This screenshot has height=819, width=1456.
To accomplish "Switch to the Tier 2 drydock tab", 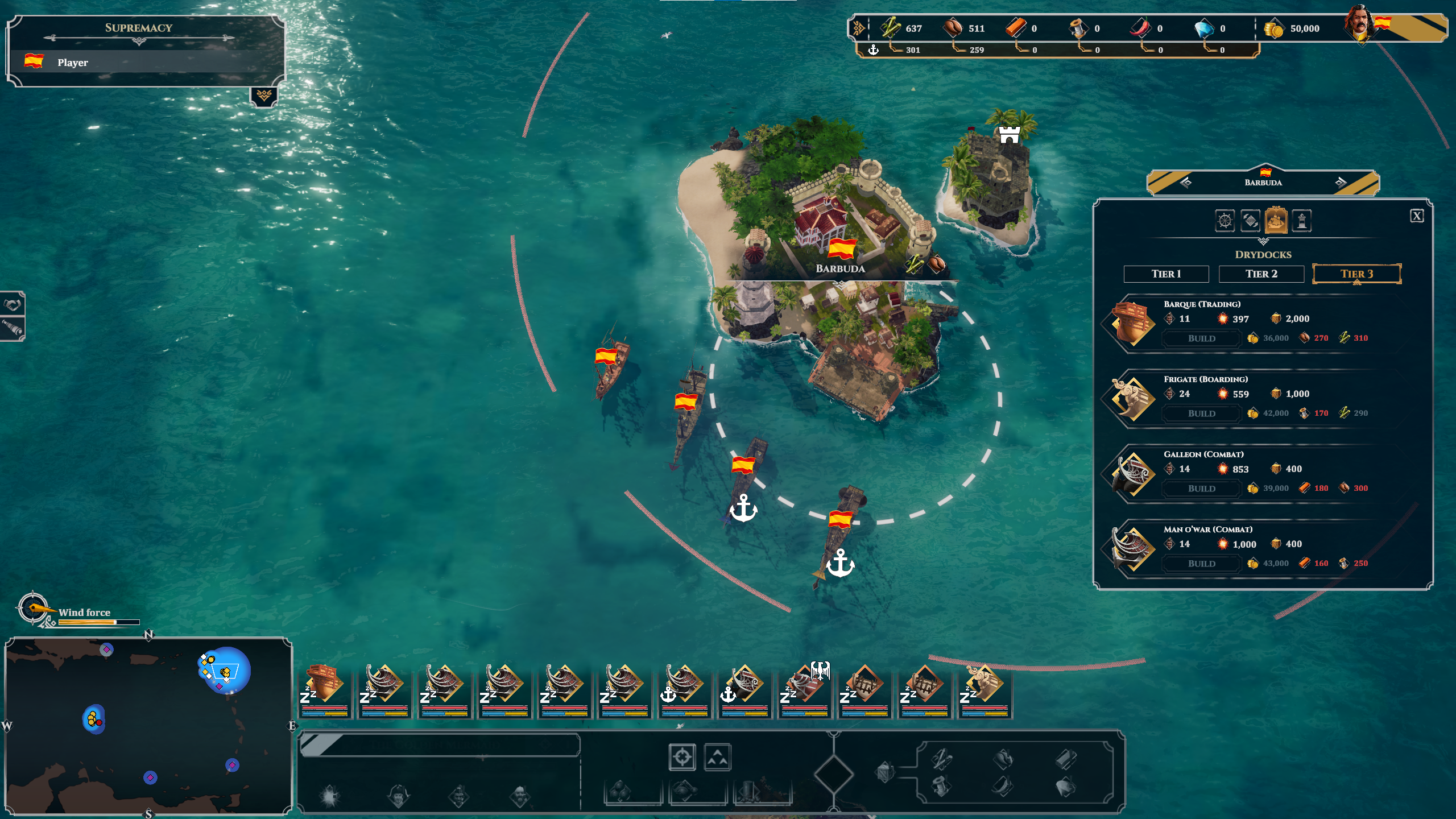I will coord(1261,274).
